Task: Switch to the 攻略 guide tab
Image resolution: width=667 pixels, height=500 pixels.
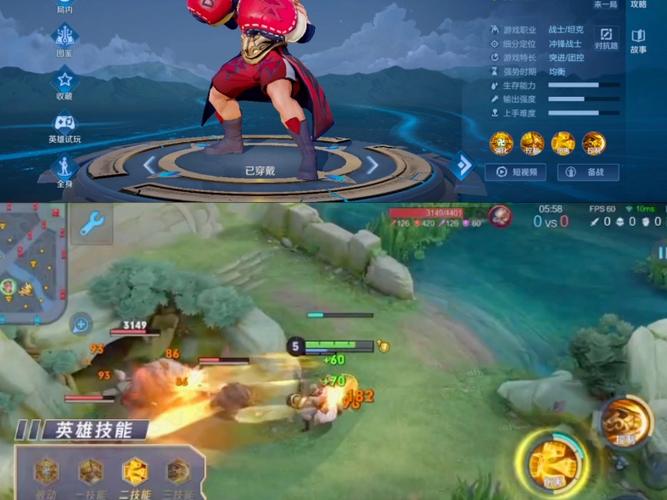Action: pos(638,5)
